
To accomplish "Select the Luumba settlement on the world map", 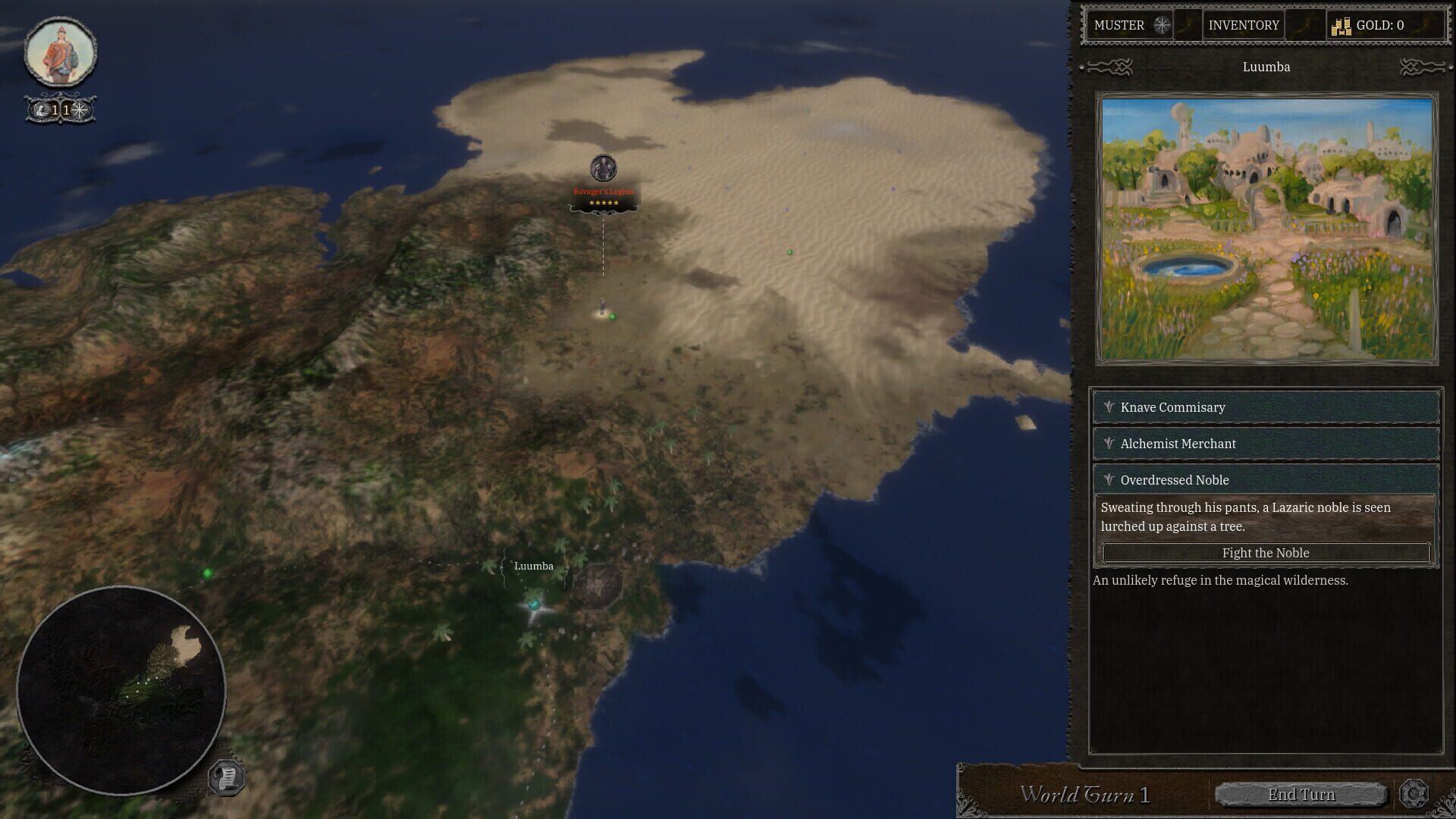I will pyautogui.click(x=535, y=605).
